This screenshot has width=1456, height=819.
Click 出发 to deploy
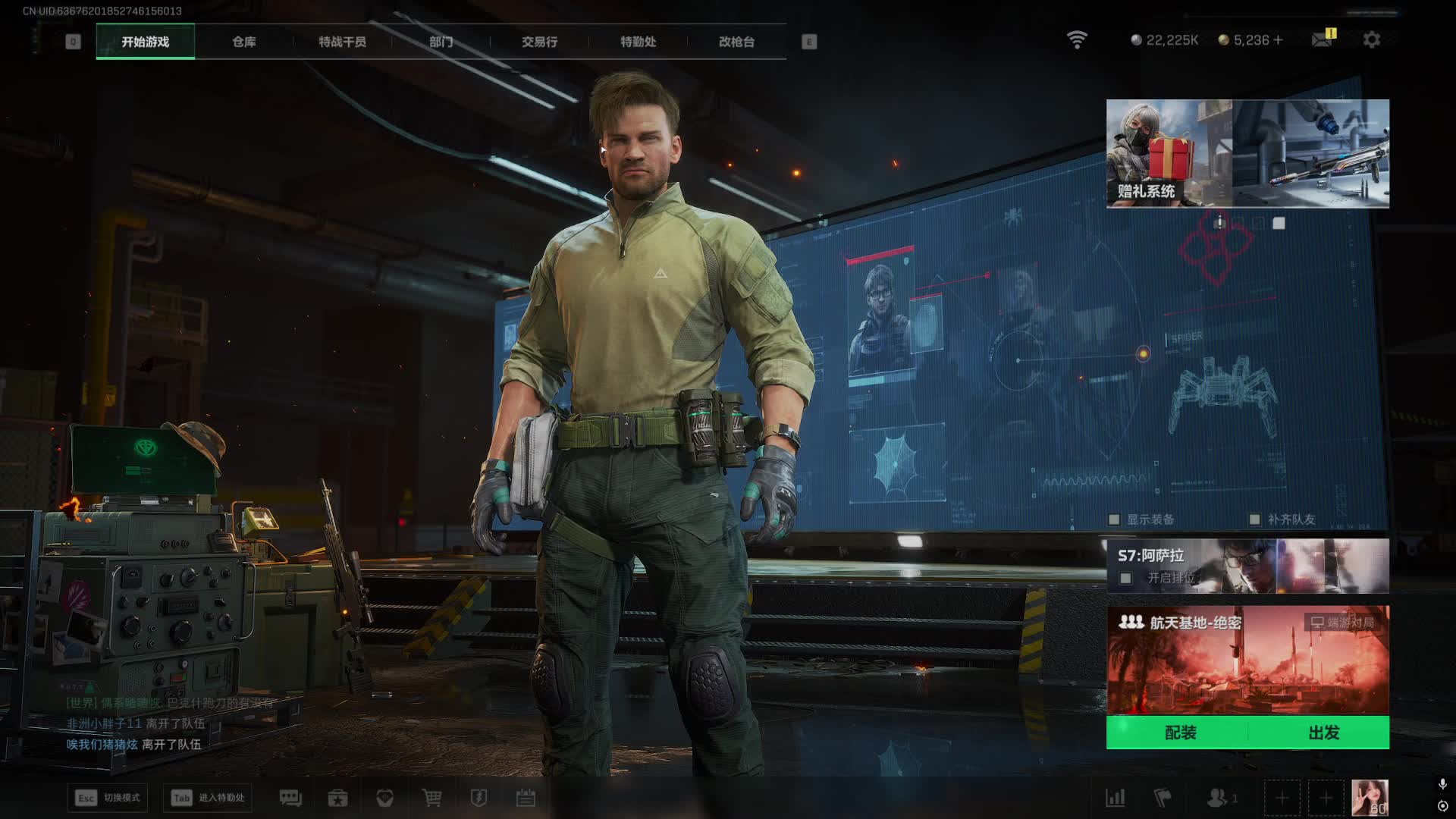[x=1323, y=733]
